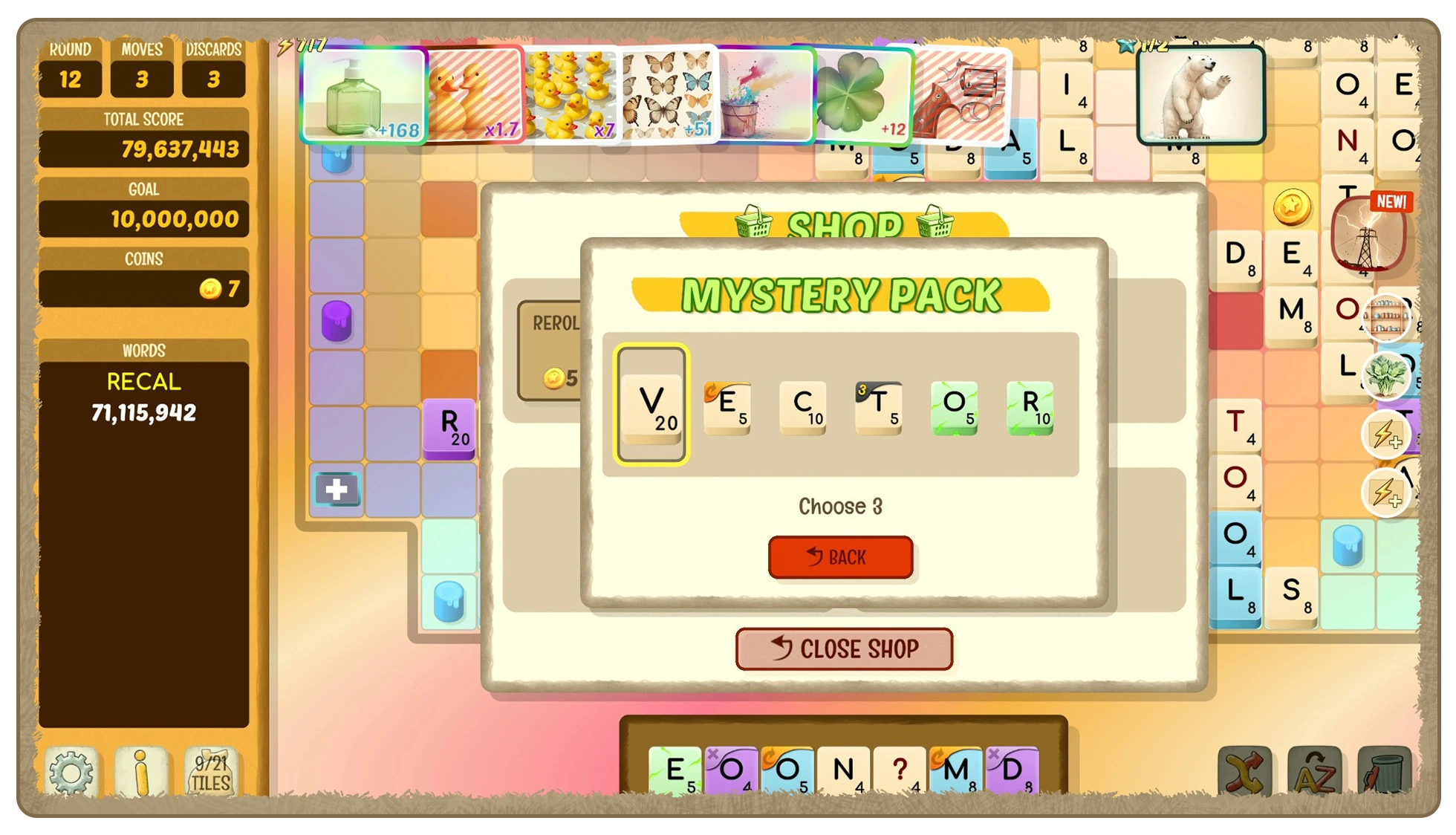
Task: Go back from the Mystery Pack
Action: [x=840, y=557]
